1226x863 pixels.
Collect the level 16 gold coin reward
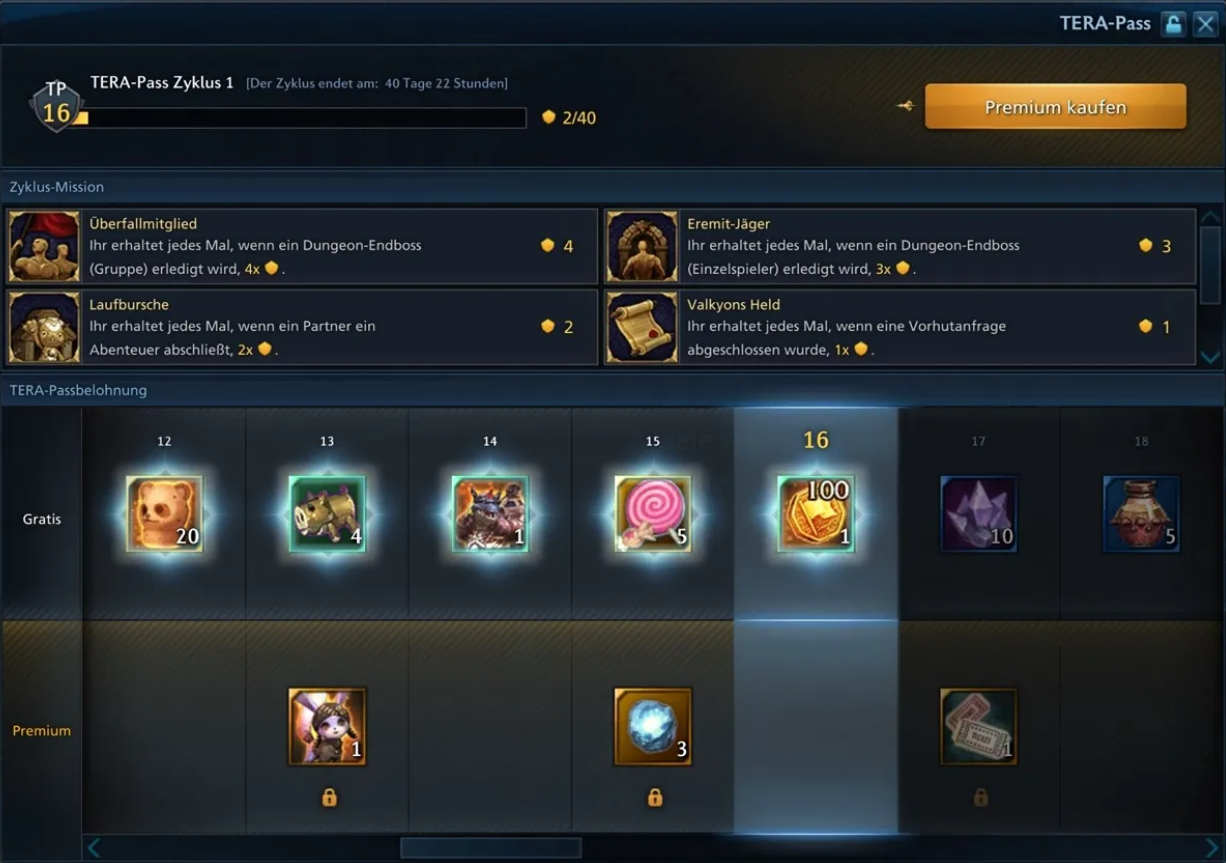click(816, 514)
